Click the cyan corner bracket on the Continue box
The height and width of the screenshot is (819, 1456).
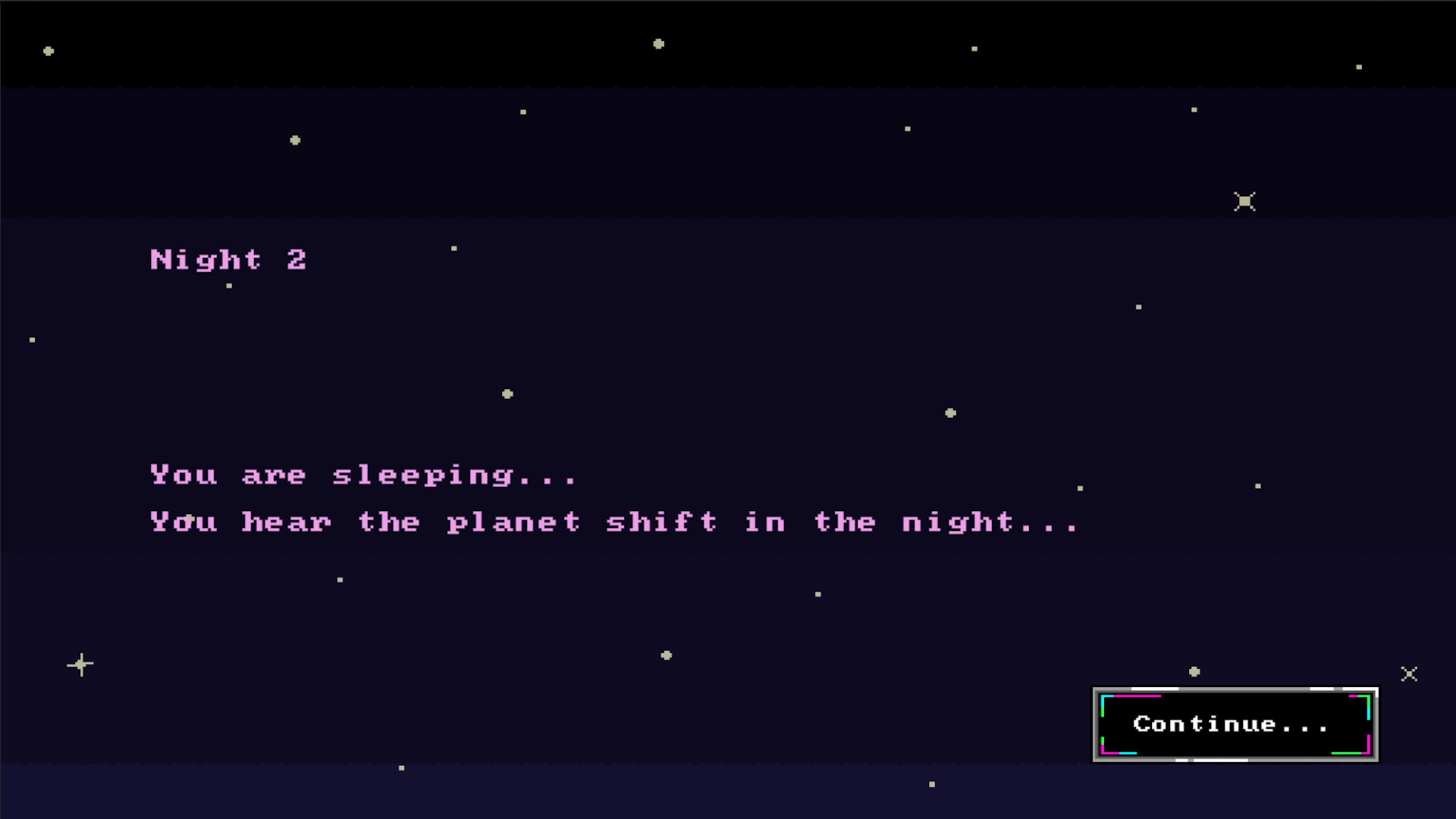coord(1103,698)
